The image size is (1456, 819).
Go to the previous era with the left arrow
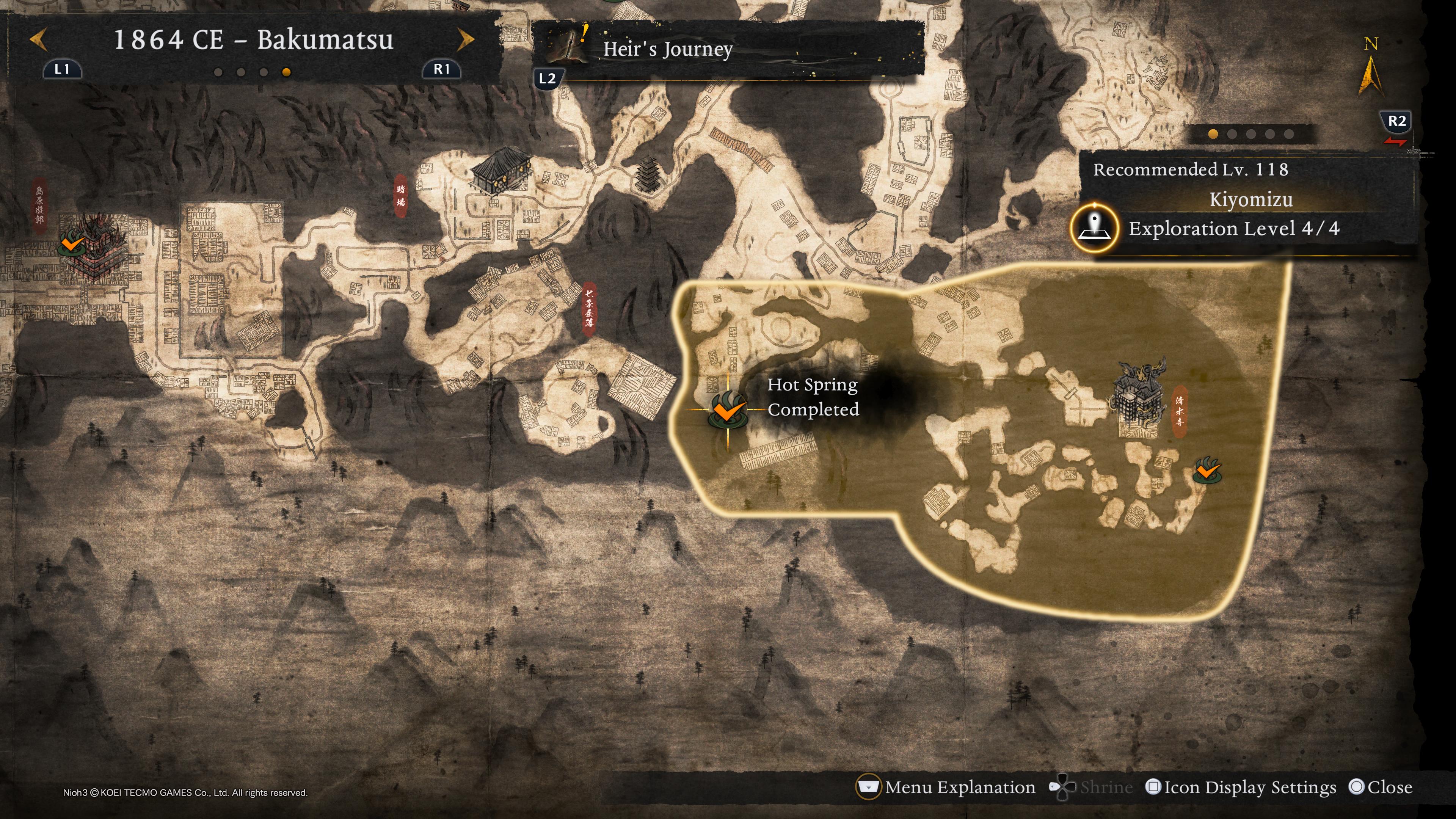(38, 40)
